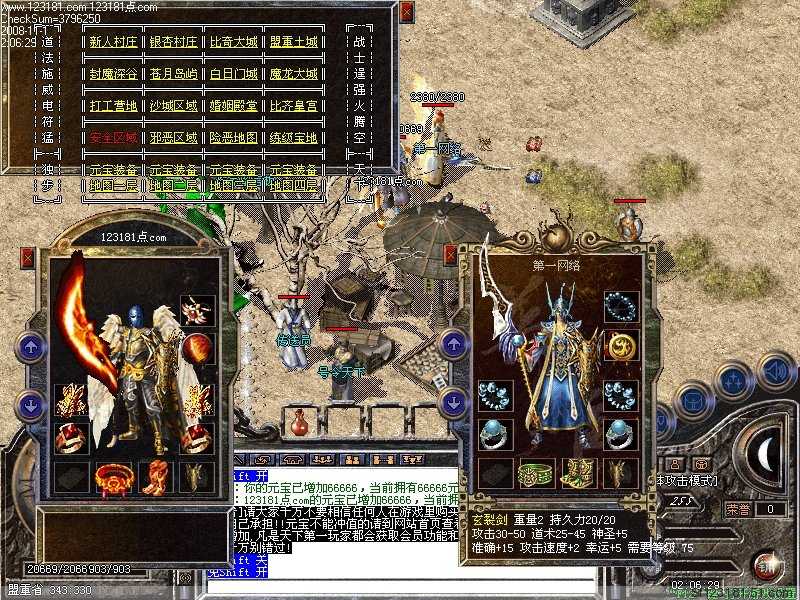Teleport to 新人村庄 in the NPC menu
Screen dimensions: 800x600
(113, 42)
